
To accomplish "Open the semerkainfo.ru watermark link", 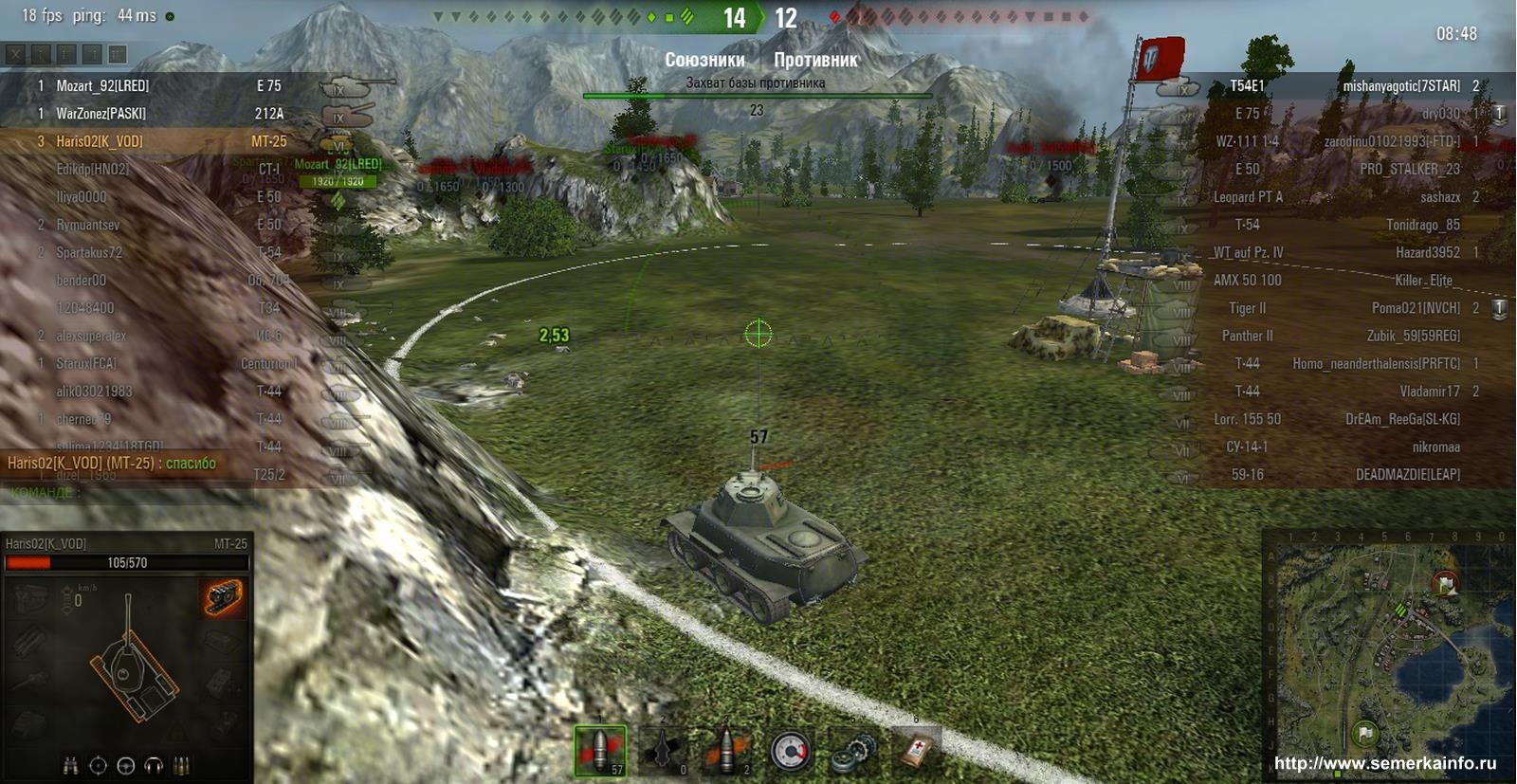I will coord(1384,763).
